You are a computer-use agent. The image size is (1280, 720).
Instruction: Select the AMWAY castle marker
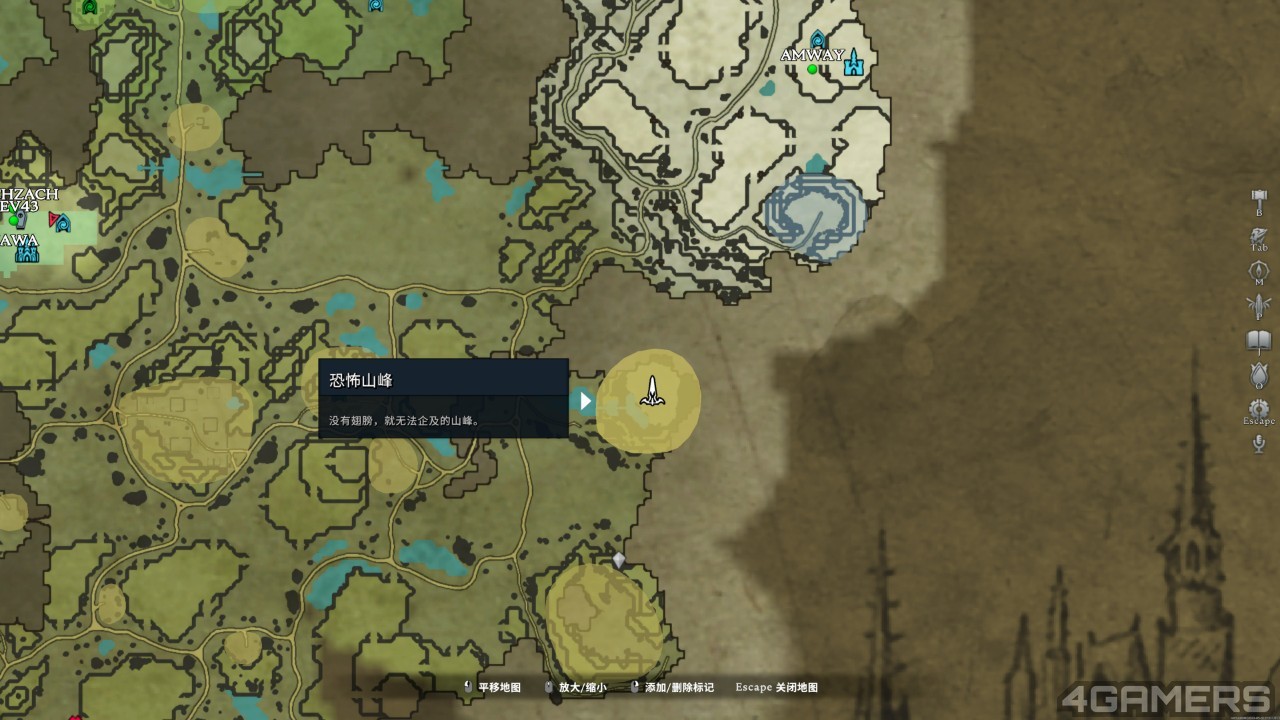(x=853, y=65)
